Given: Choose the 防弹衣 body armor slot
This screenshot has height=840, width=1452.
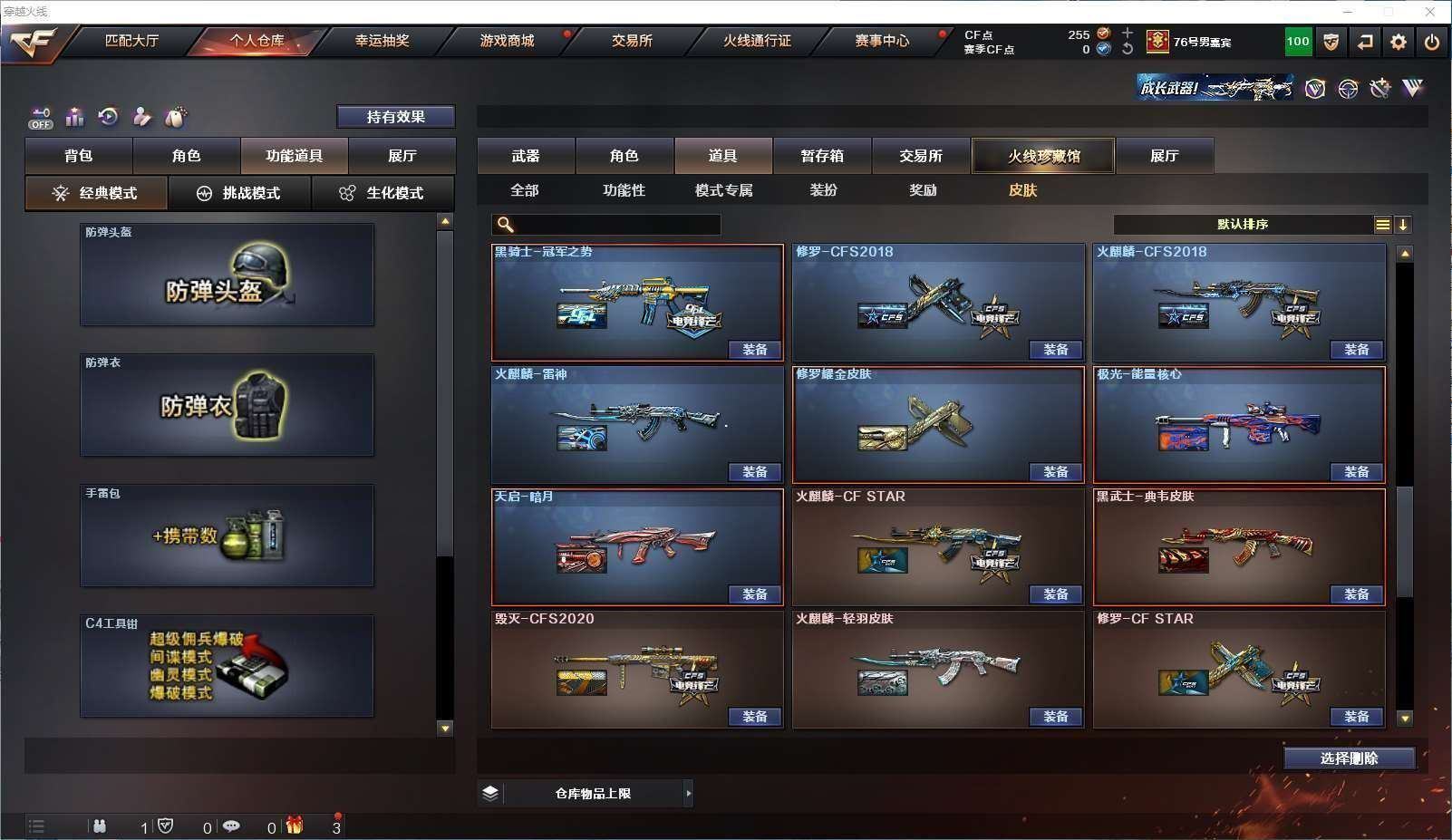Looking at the screenshot, I should click(x=227, y=405).
